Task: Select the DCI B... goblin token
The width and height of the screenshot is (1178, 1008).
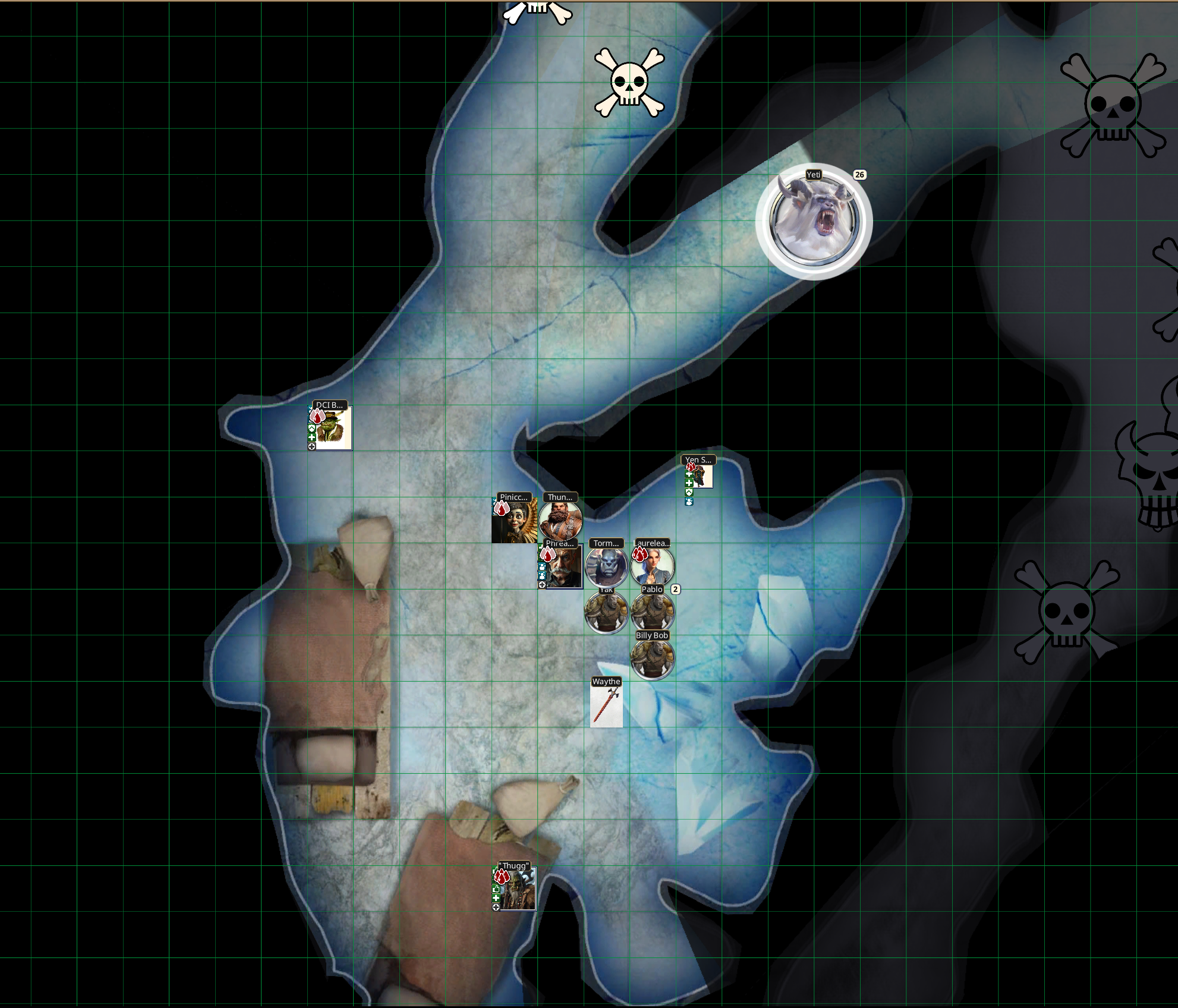Action: pos(332,428)
